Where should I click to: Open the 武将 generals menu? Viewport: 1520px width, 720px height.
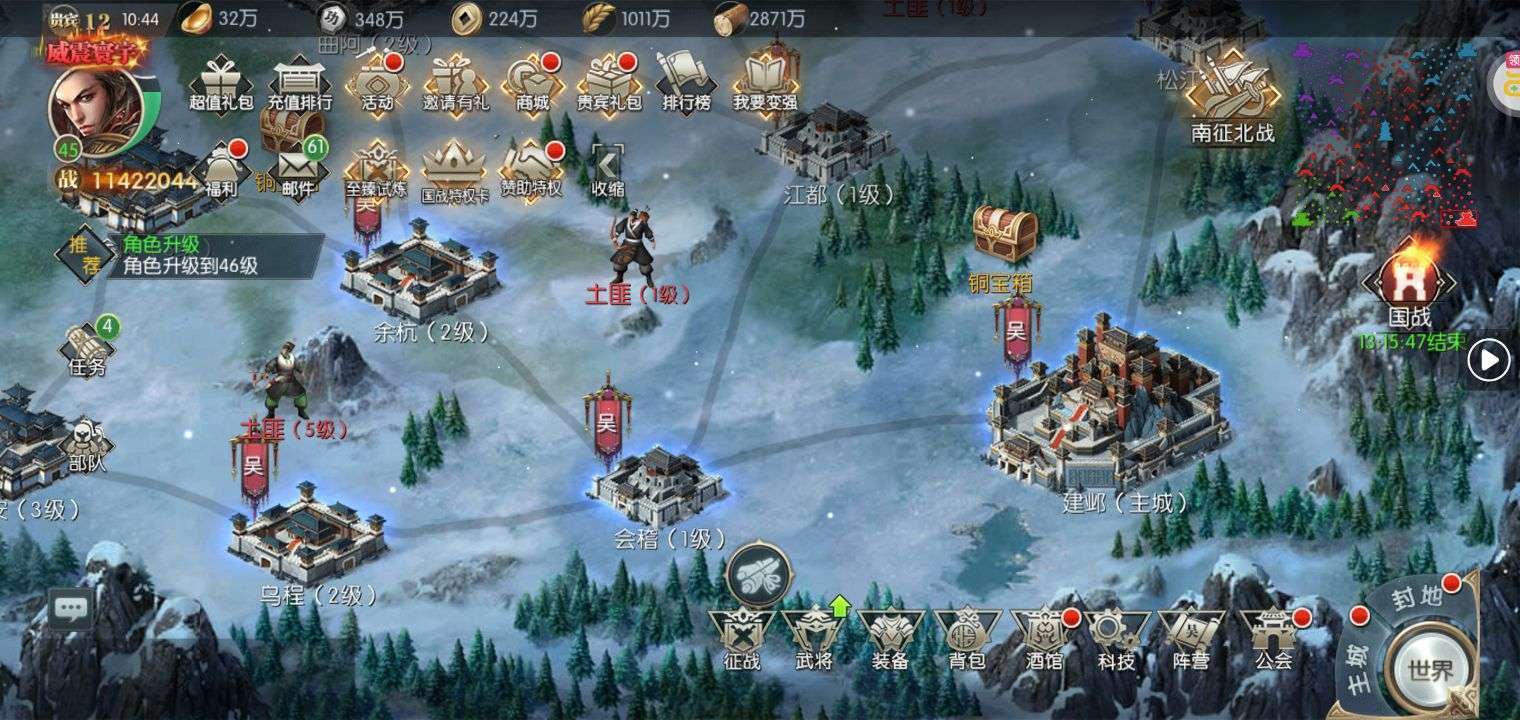click(814, 638)
